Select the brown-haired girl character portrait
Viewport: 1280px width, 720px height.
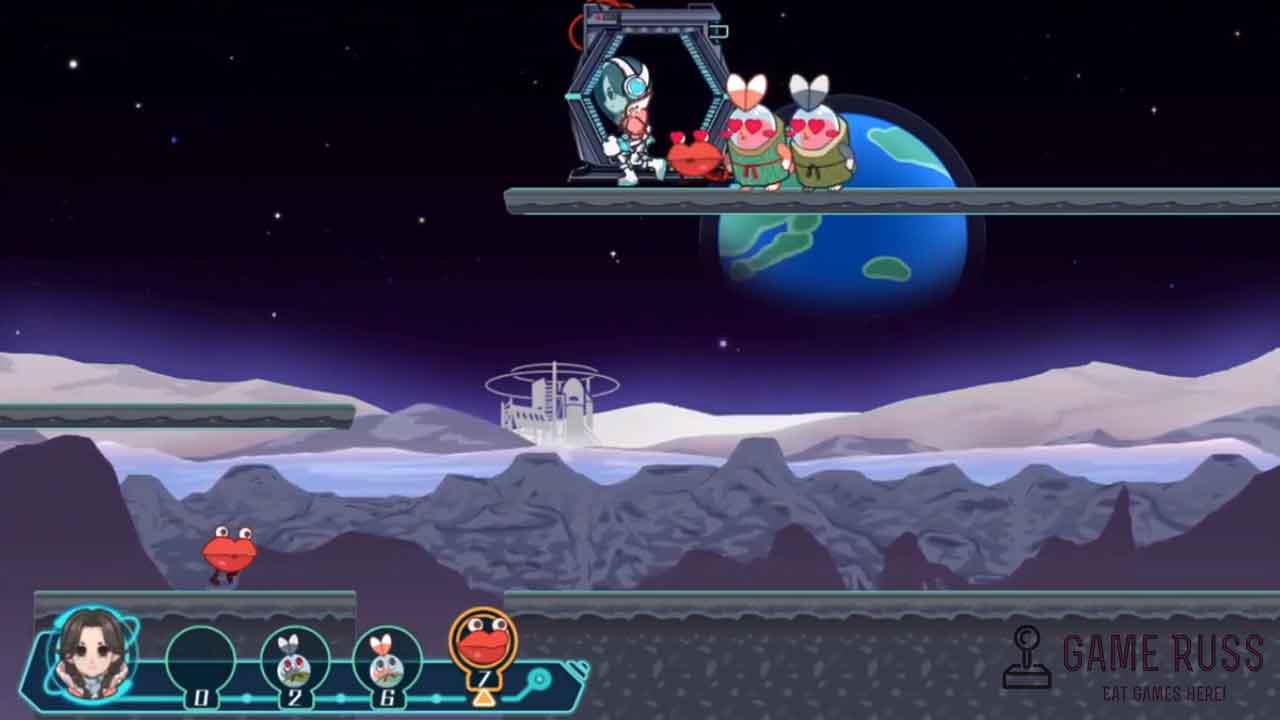point(92,654)
